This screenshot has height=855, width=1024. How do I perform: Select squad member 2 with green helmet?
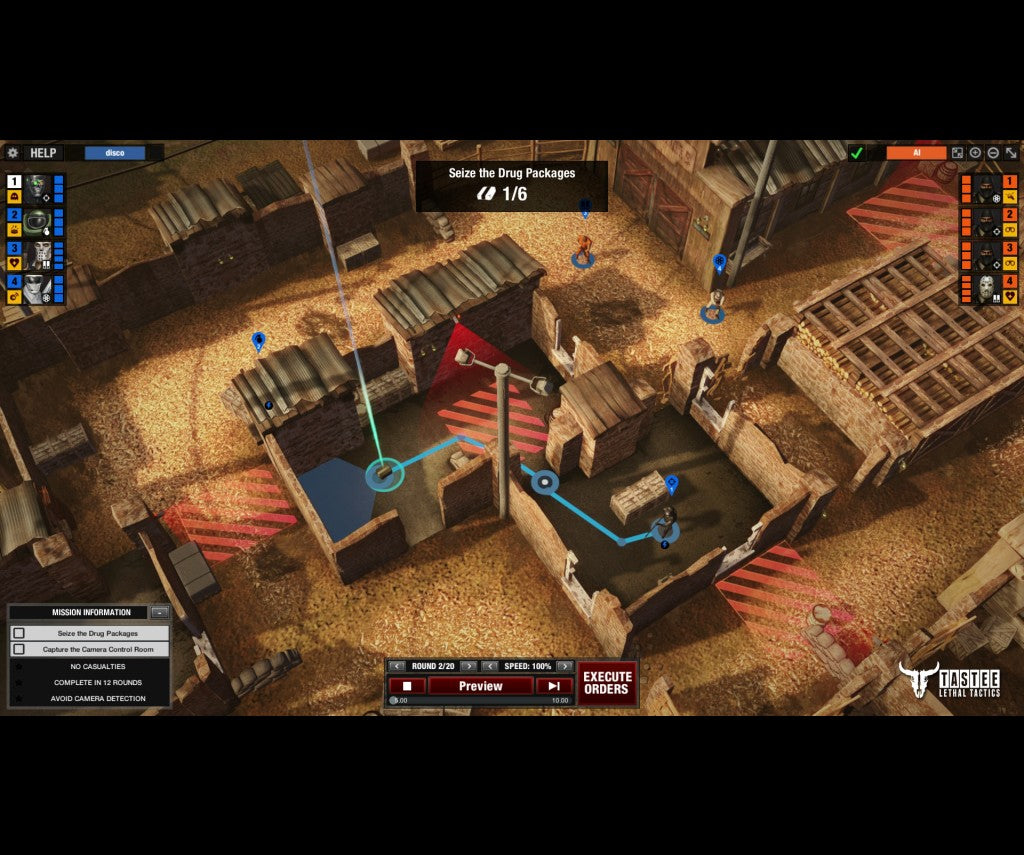point(38,220)
